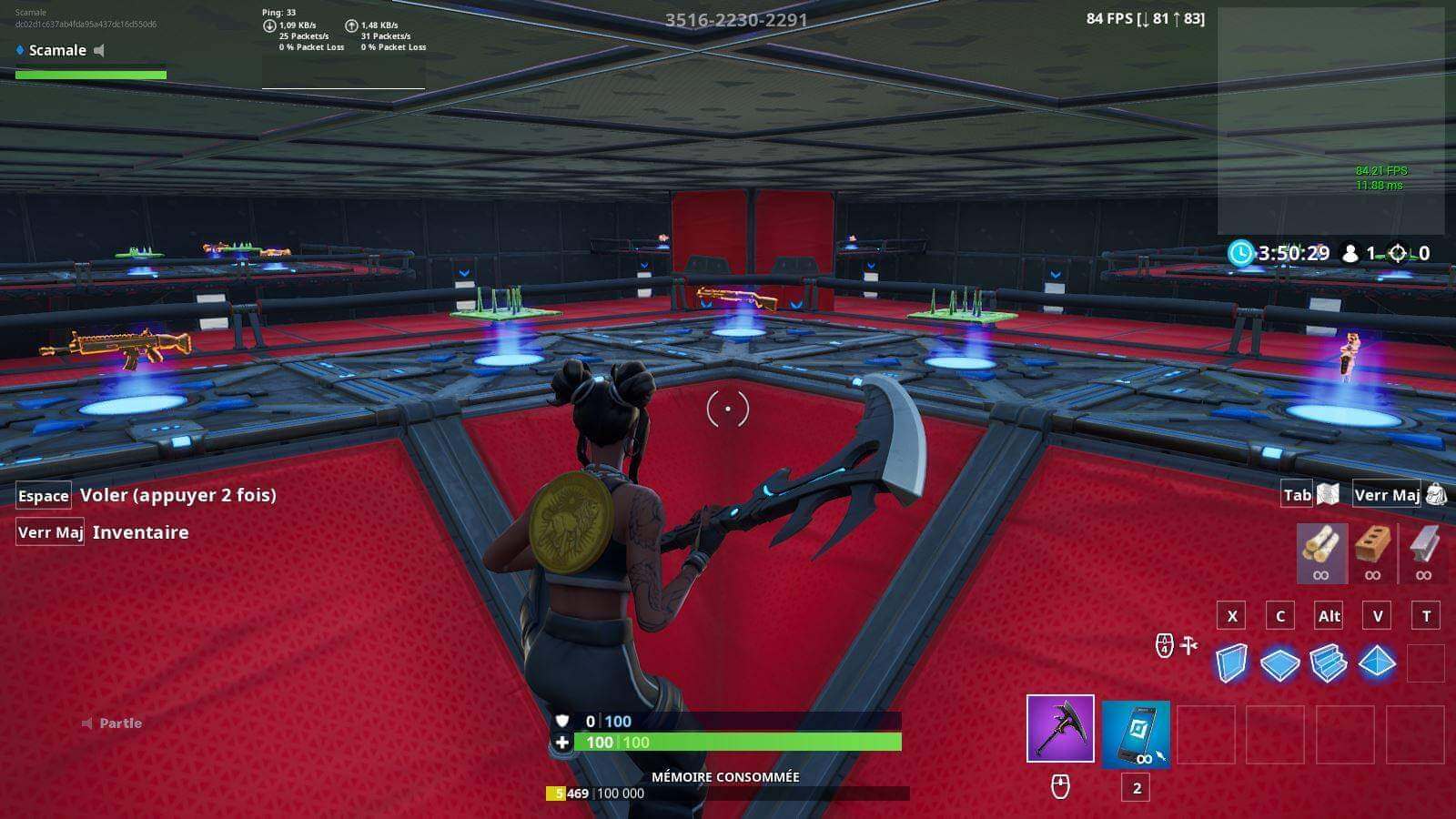Select the Partie chat channel
Image resolution: width=1456 pixels, height=819 pixels.
coord(119,723)
